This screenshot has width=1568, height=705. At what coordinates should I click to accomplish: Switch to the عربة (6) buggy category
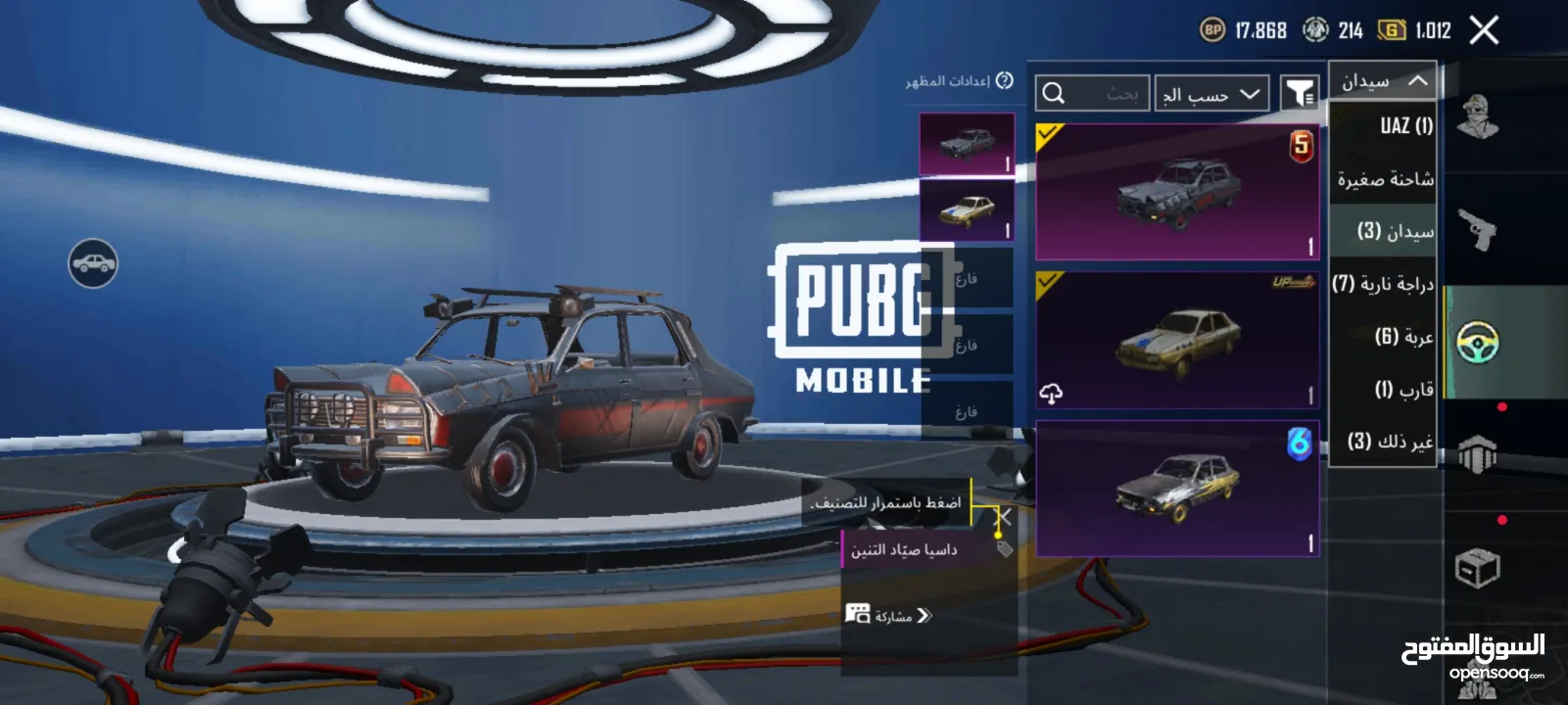coord(1402,337)
